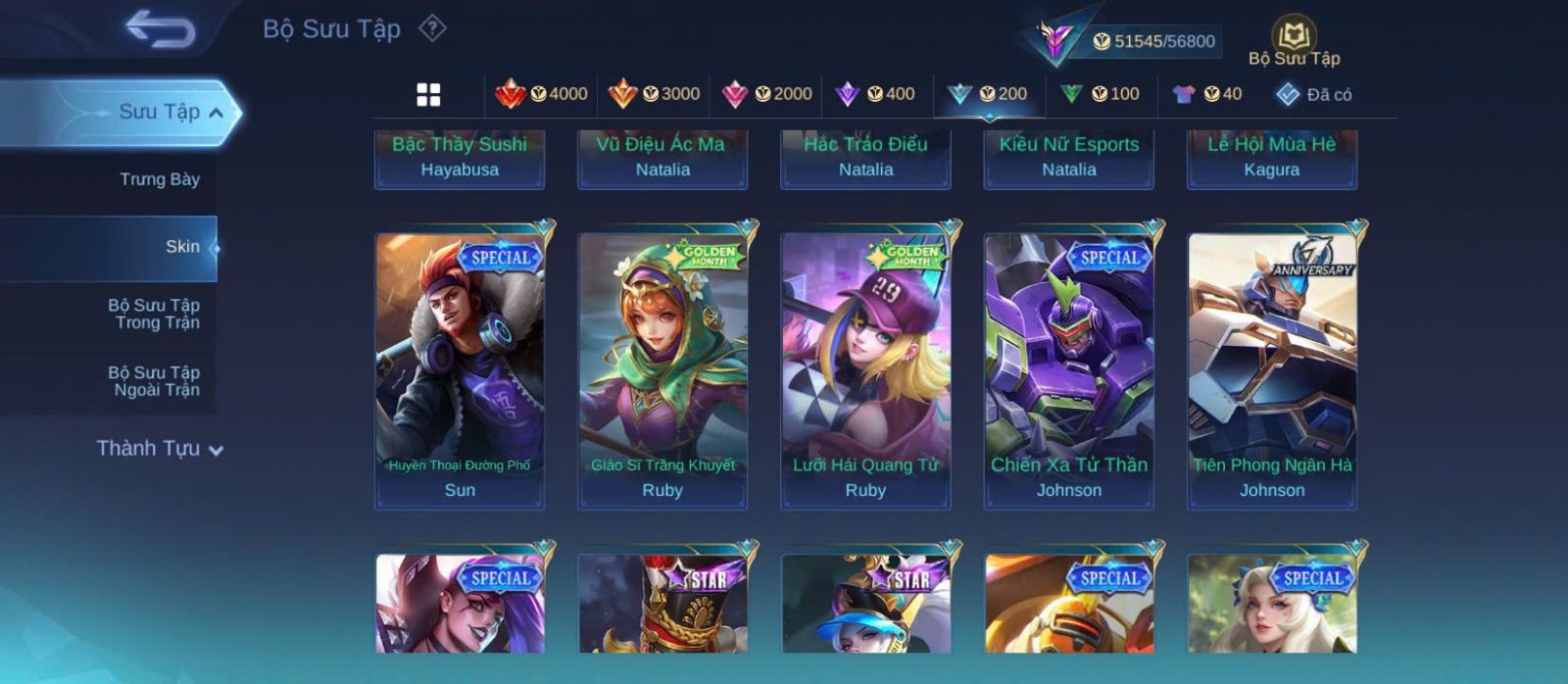Select the Skin menu entry

click(x=182, y=247)
